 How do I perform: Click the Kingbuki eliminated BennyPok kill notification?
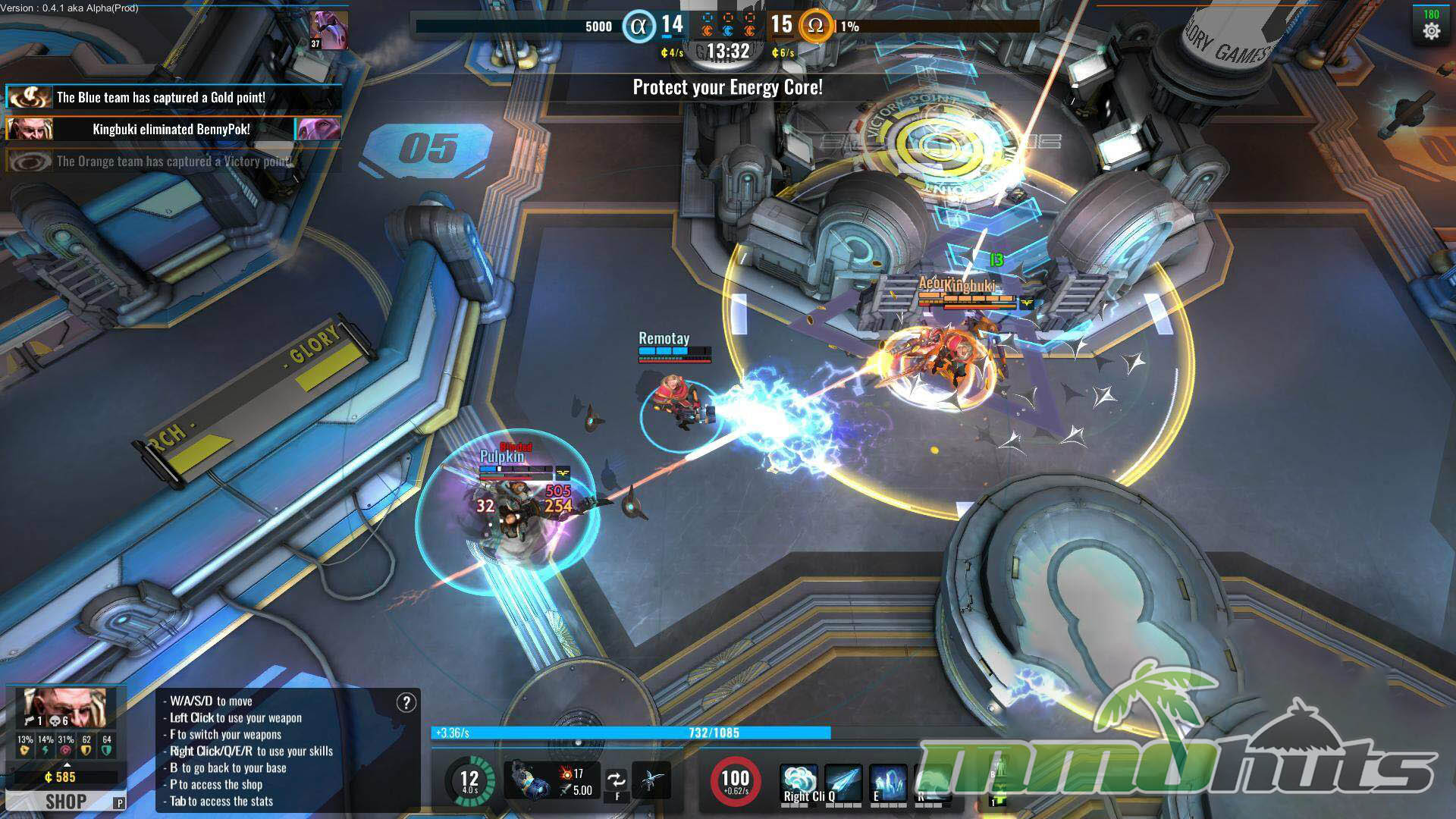(173, 129)
